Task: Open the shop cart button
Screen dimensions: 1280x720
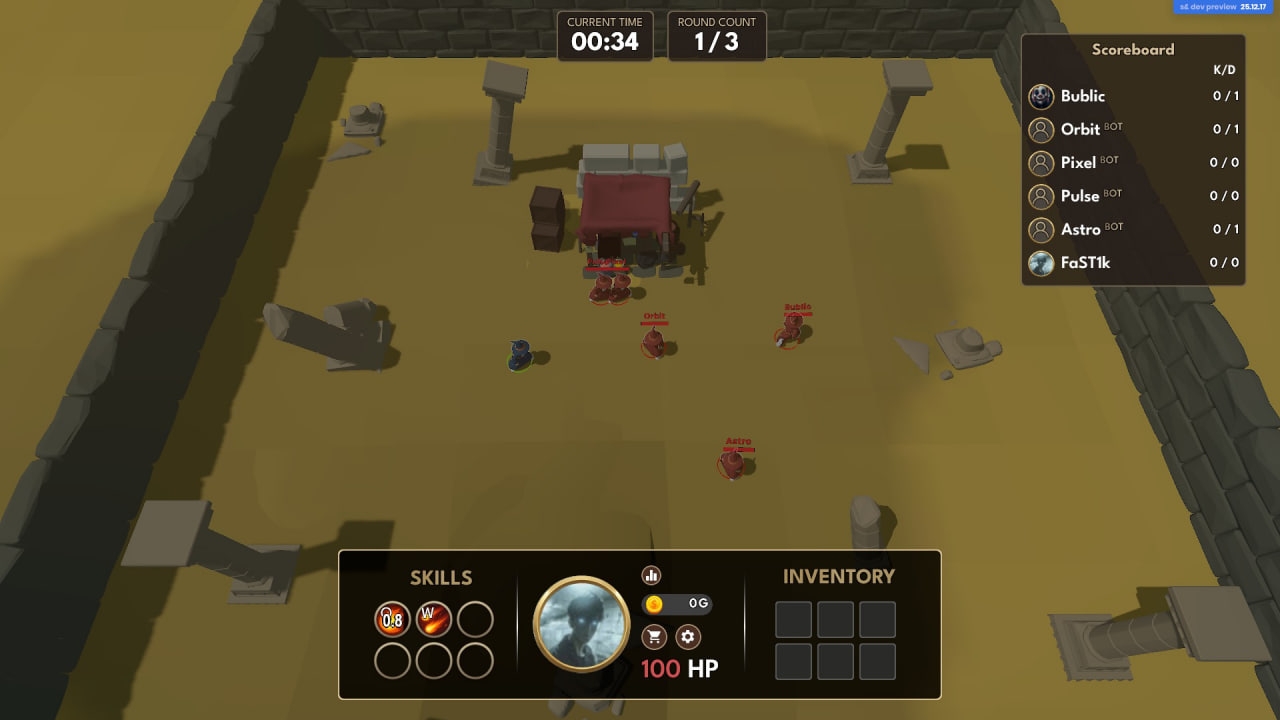Action: click(x=655, y=637)
